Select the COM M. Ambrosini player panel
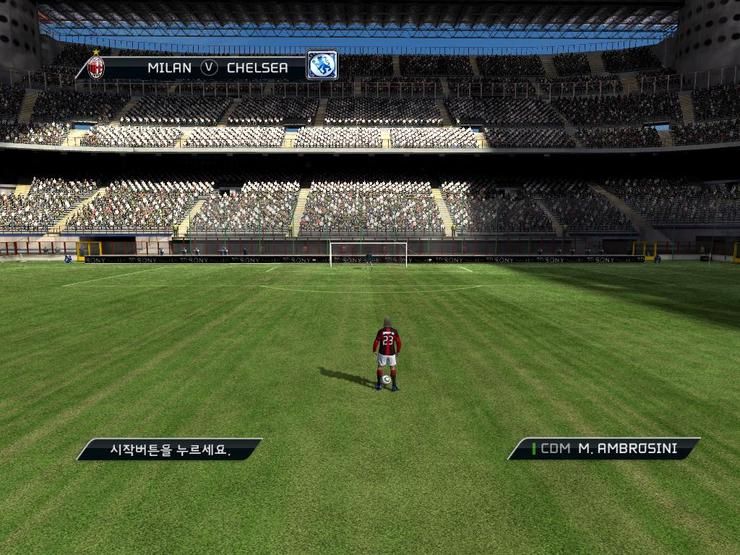Screen dimensions: 740x555 pyautogui.click(x=604, y=449)
